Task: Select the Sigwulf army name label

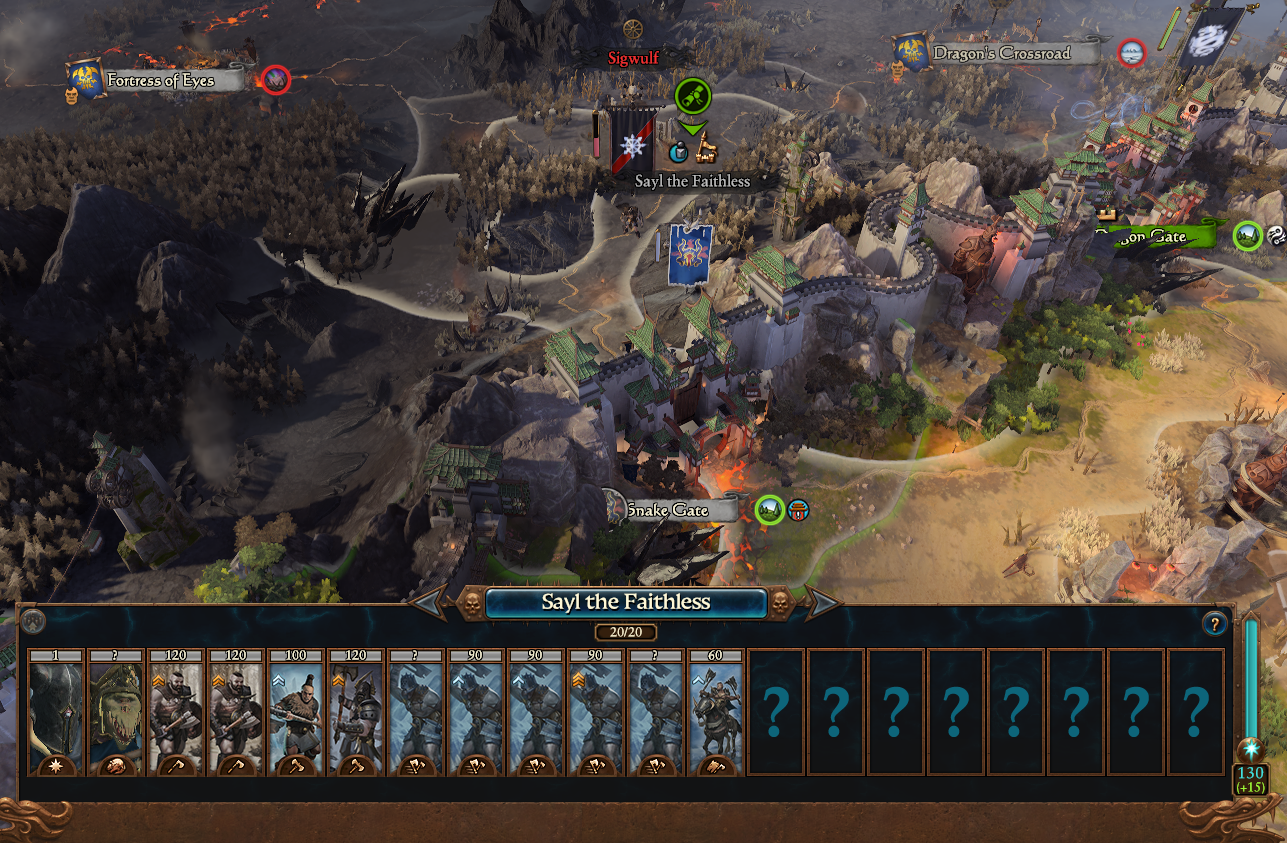Action: click(x=634, y=58)
